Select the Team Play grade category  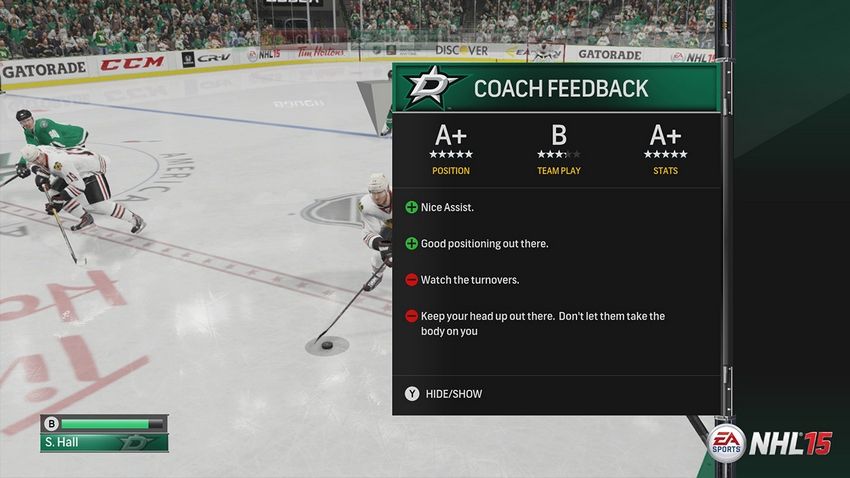click(558, 150)
